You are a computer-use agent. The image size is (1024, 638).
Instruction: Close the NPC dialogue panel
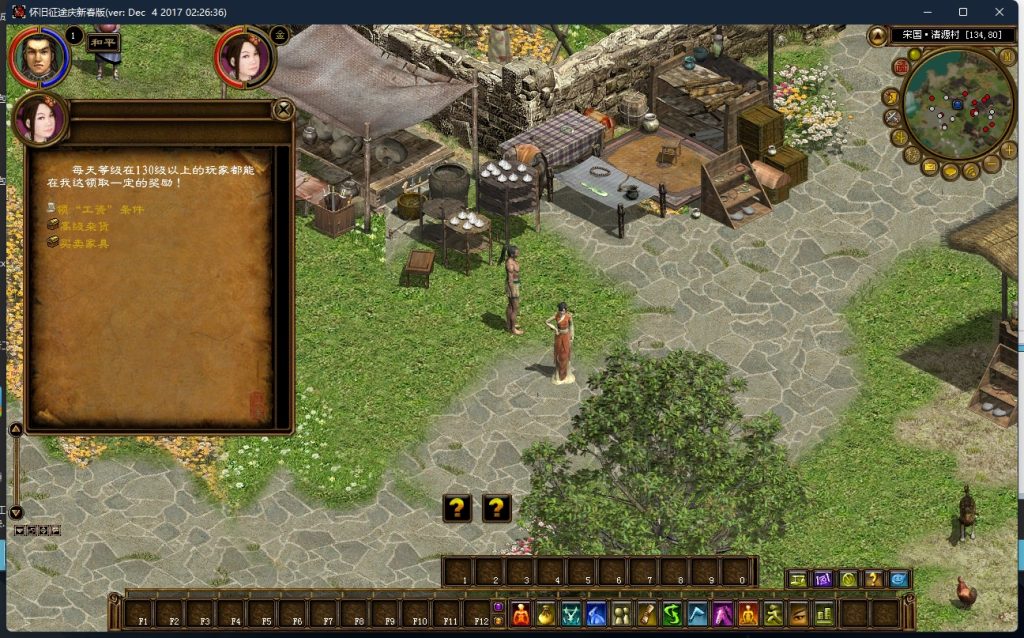284,109
